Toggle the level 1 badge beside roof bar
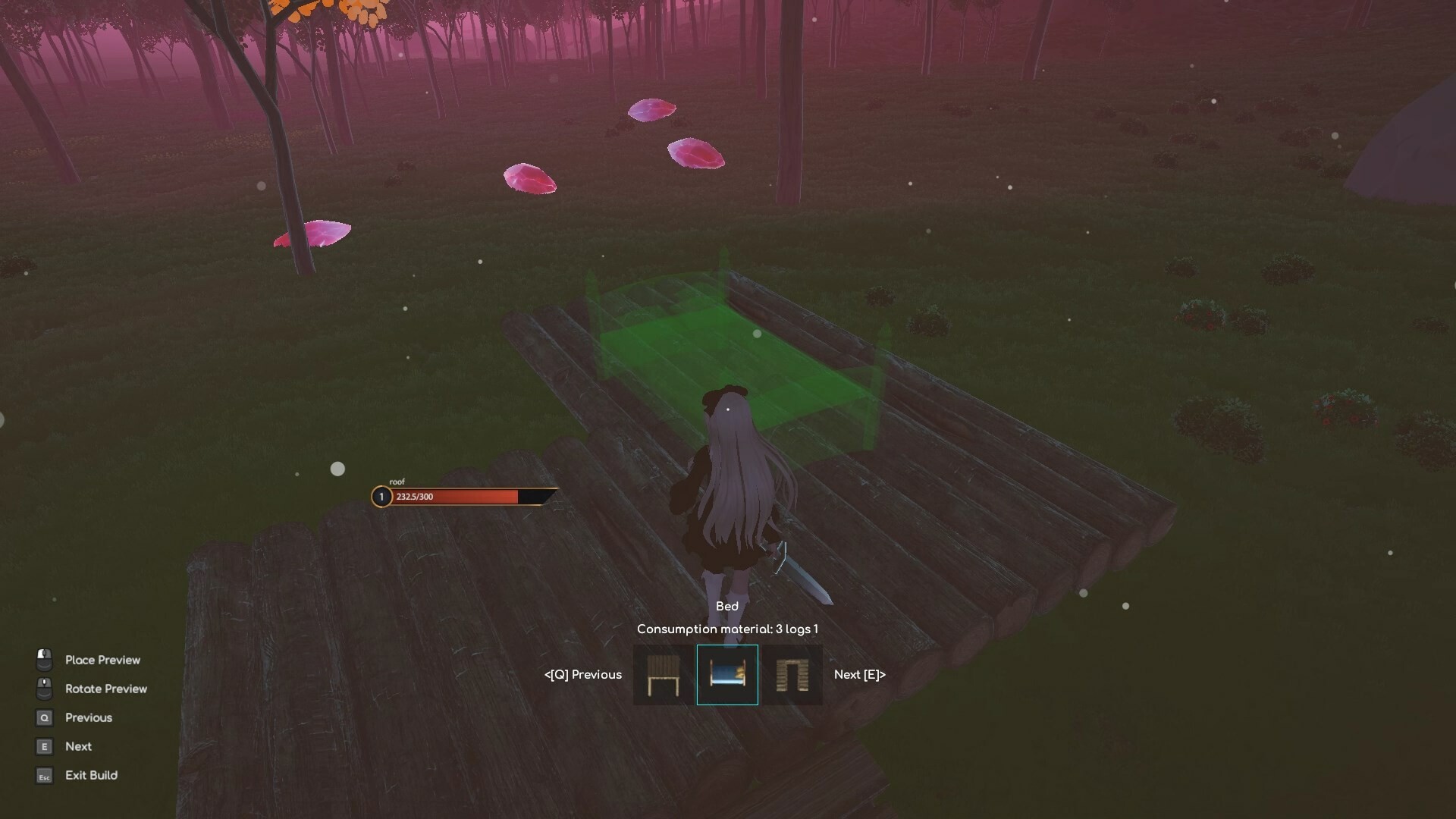The image size is (1456, 819). pos(380,497)
